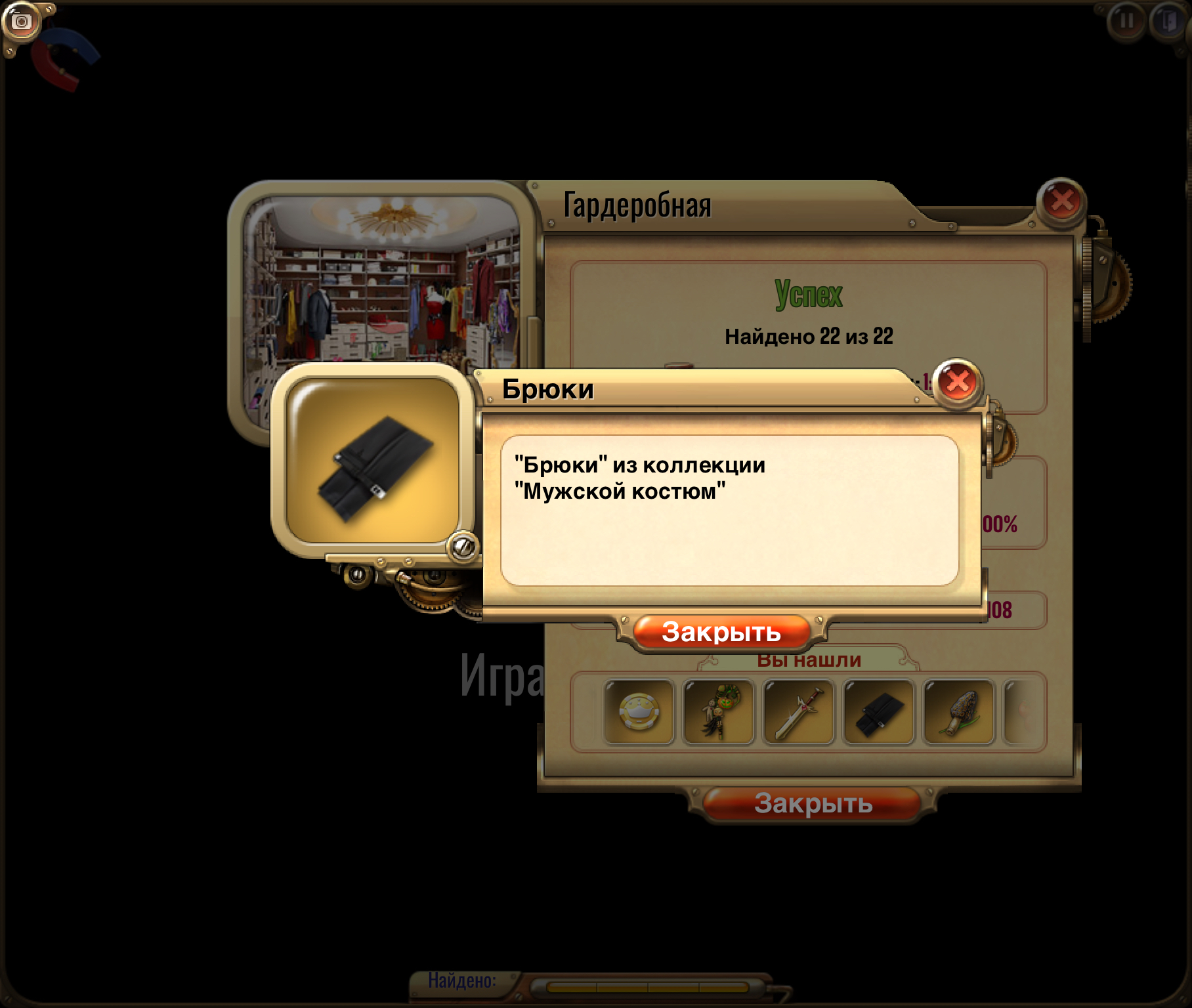Select the black trousers found item slot
This screenshot has width=1192, height=1008.
879,713
